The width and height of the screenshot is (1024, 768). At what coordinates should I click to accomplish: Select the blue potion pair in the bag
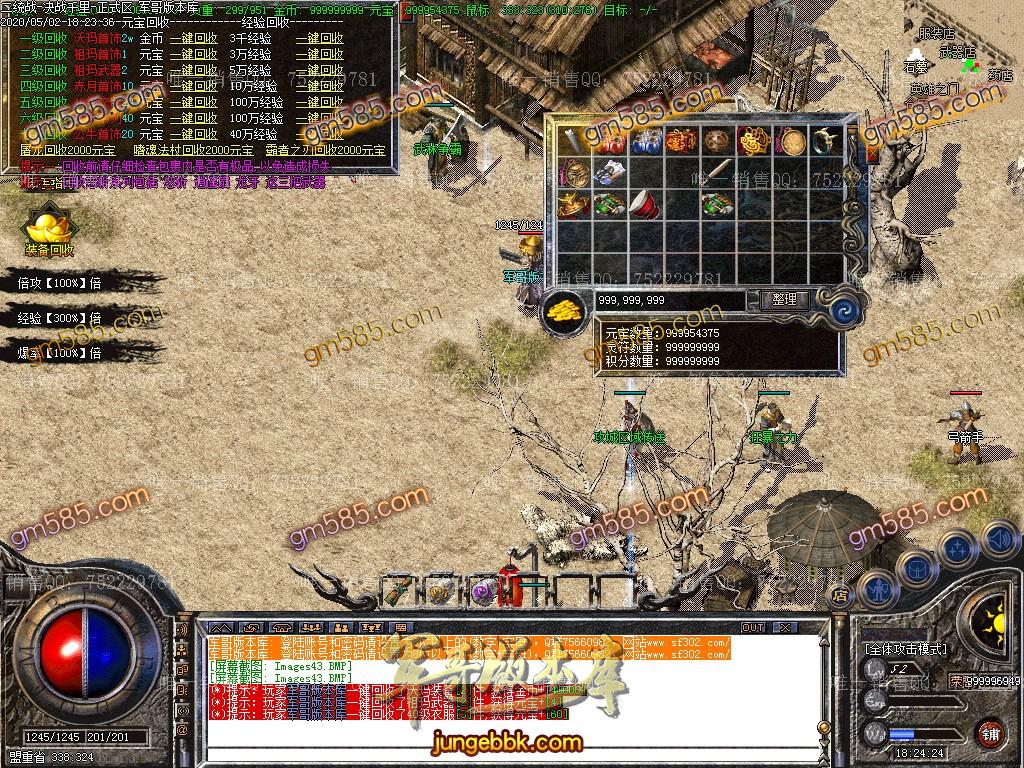coord(645,142)
